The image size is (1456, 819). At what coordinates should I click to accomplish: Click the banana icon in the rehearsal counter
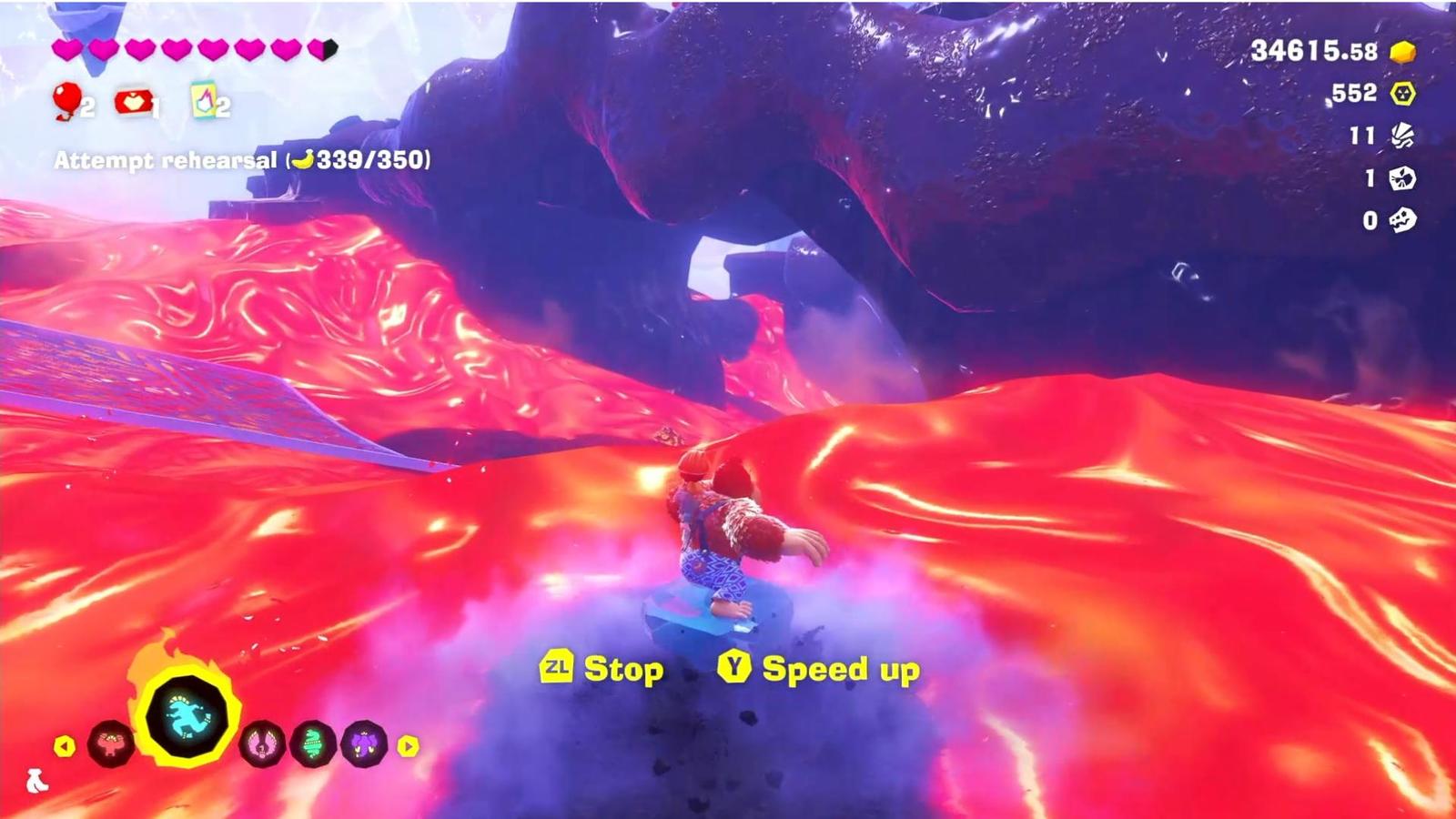(306, 159)
